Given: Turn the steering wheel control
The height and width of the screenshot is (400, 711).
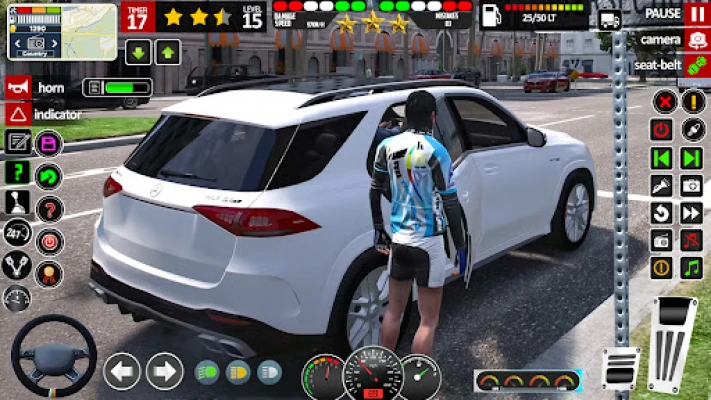Looking at the screenshot, I should click(x=53, y=357).
